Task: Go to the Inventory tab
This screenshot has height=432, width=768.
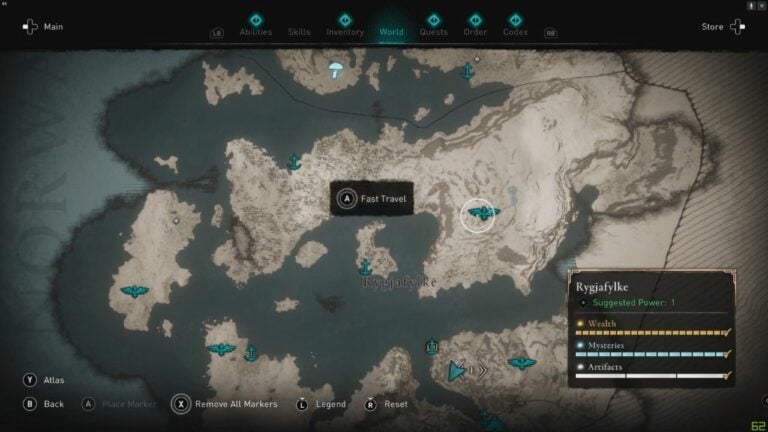Action: click(x=345, y=31)
